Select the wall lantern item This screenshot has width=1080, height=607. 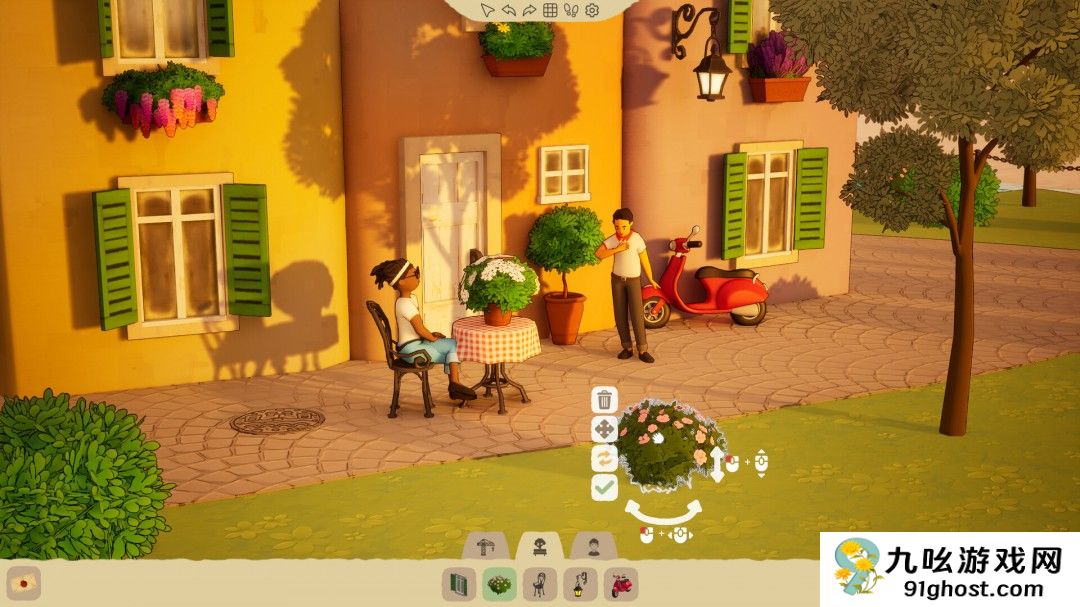pos(580,583)
